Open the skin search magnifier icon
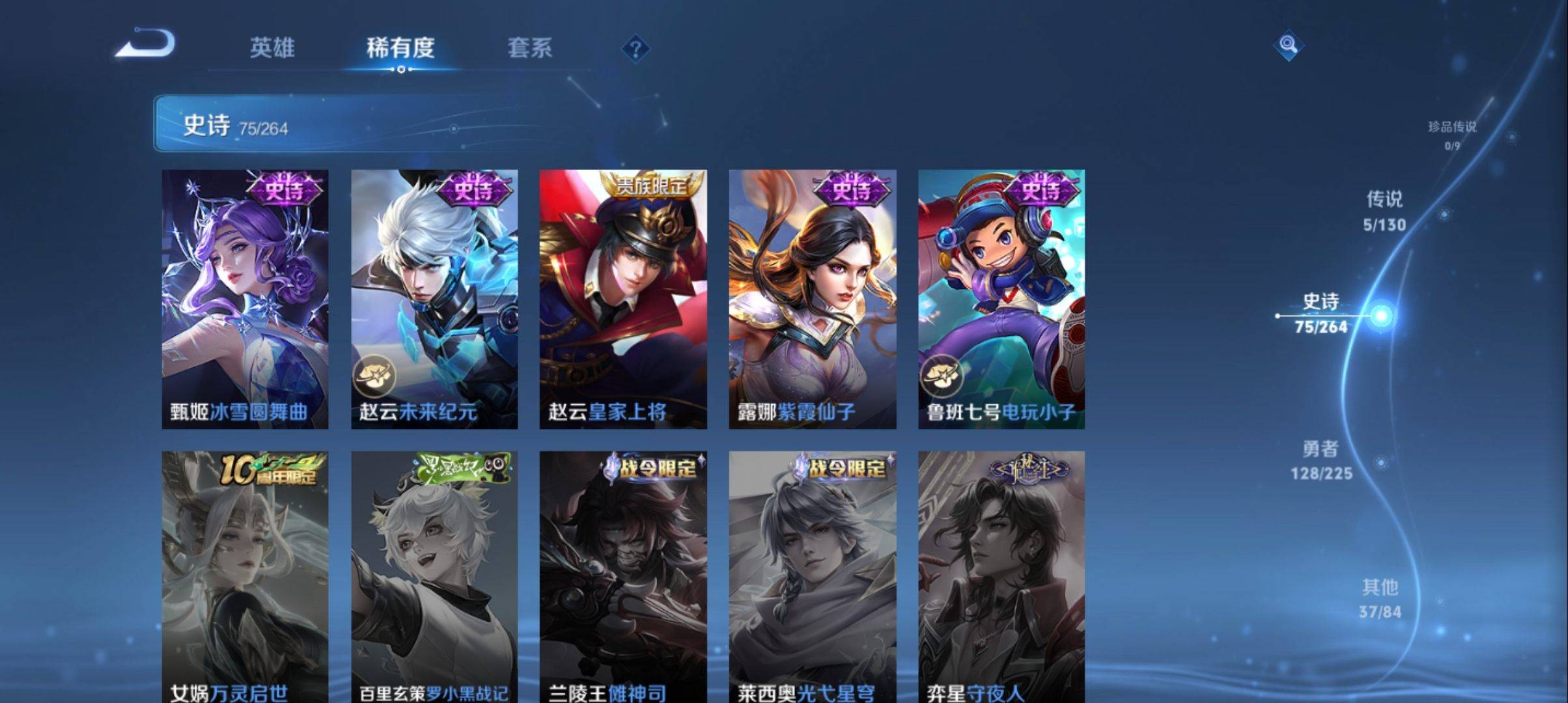 (1288, 46)
